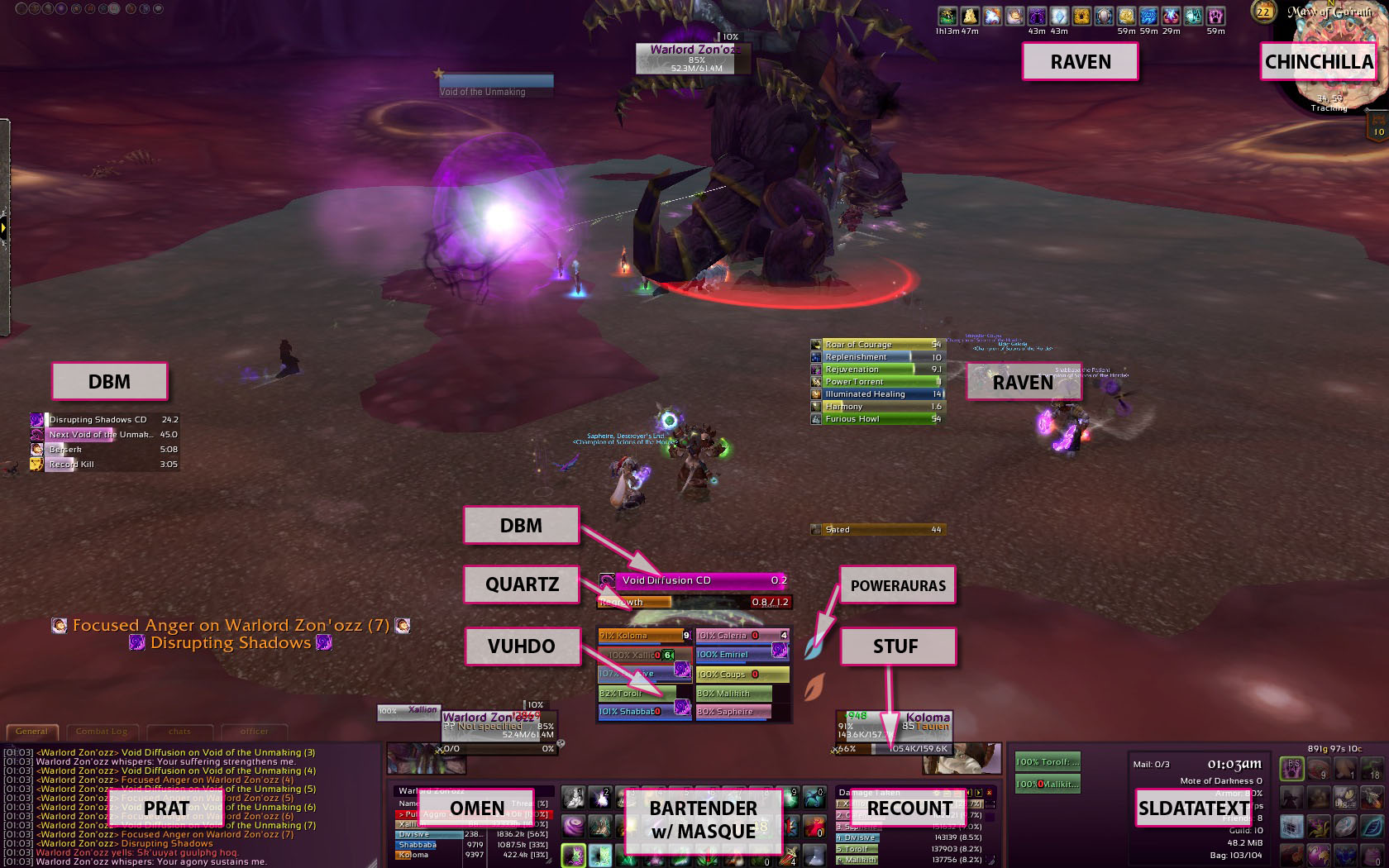Select Malikith's raid frame

pos(733,694)
